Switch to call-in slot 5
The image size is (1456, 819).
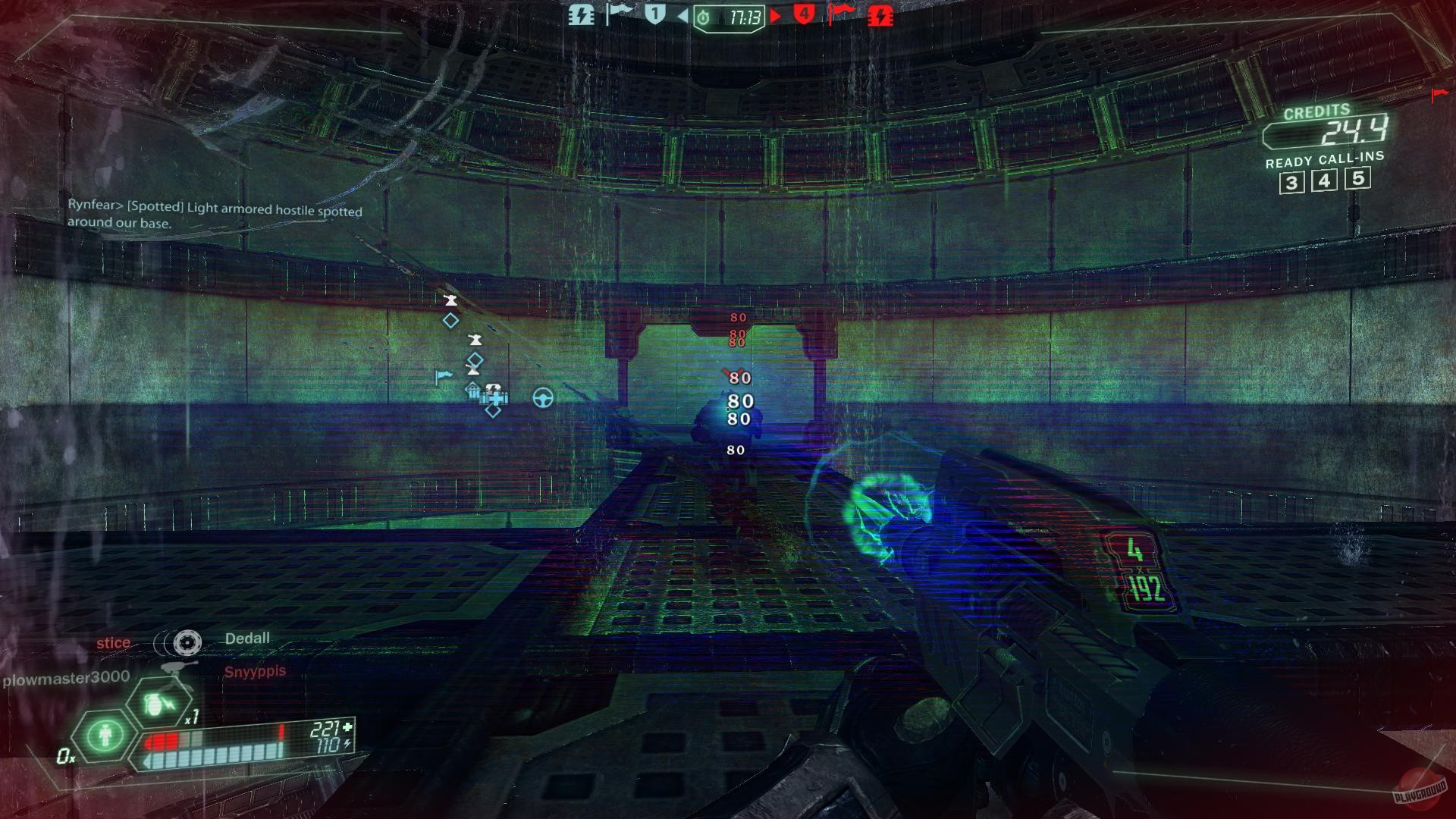1357,181
